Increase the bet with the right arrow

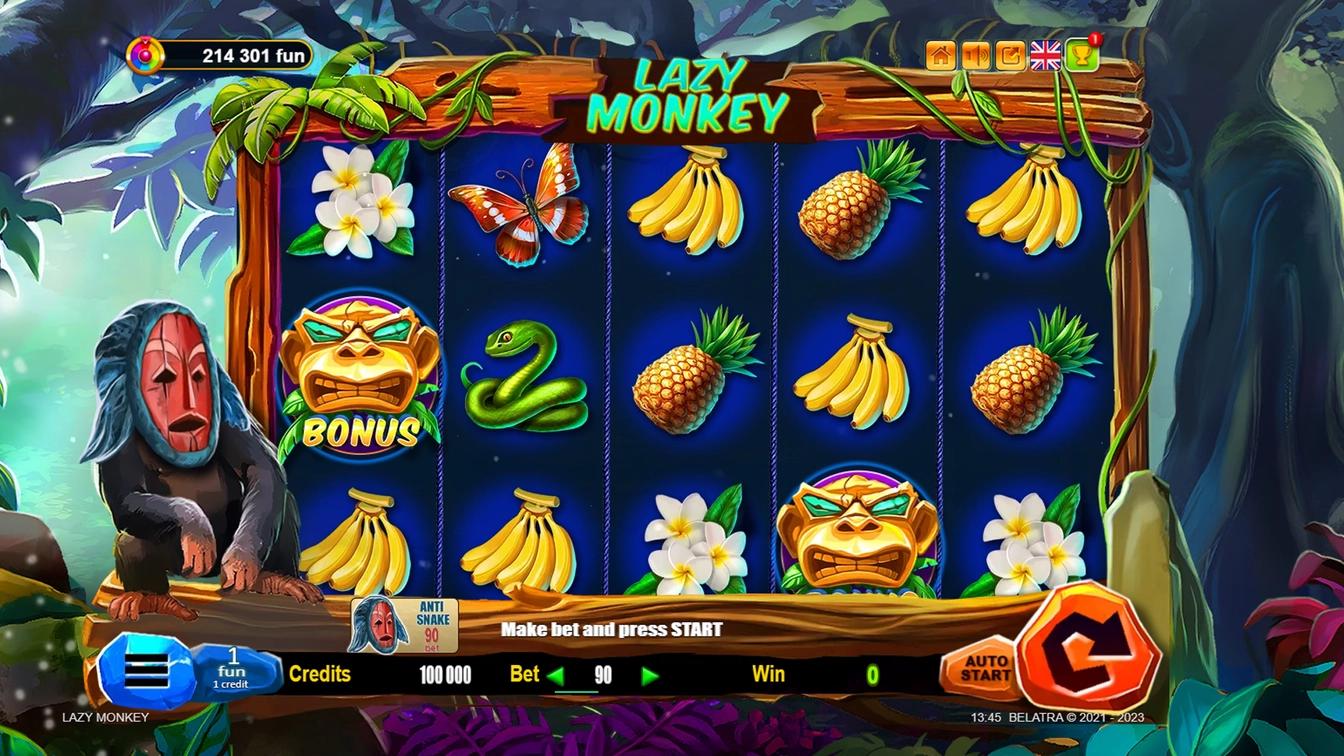[650, 676]
